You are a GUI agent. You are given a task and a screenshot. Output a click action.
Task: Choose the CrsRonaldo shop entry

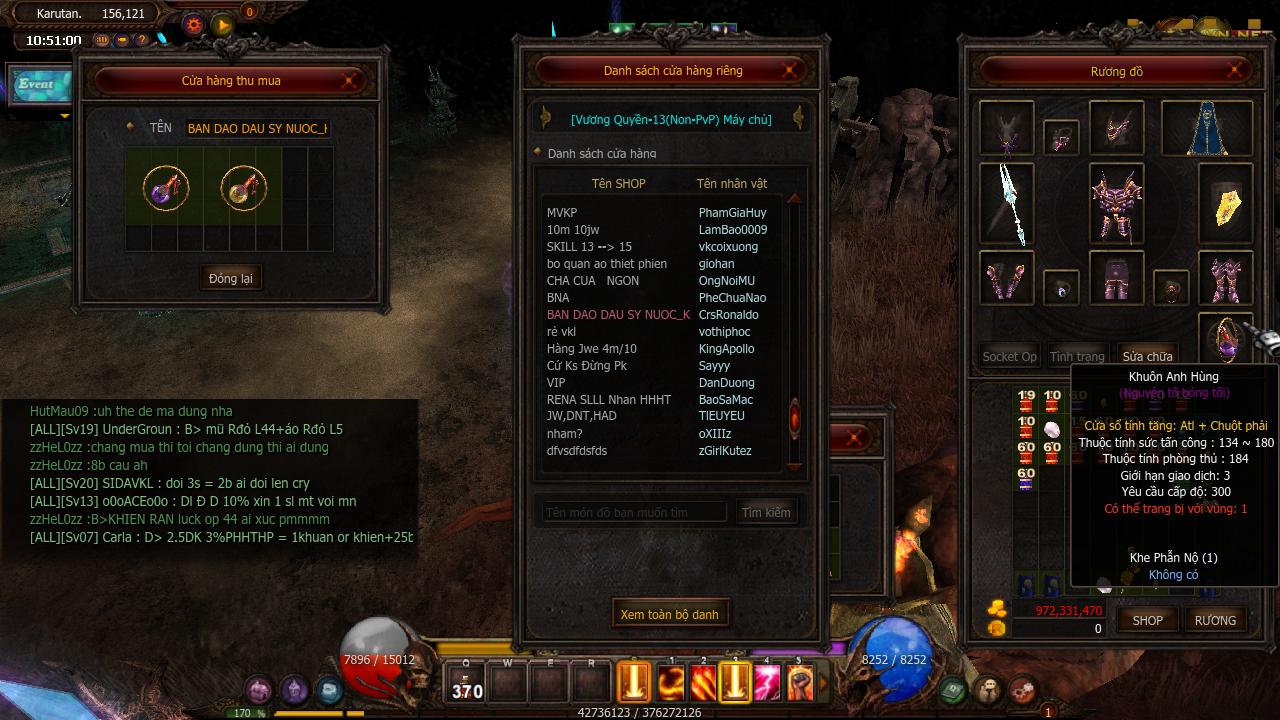[x=660, y=315]
